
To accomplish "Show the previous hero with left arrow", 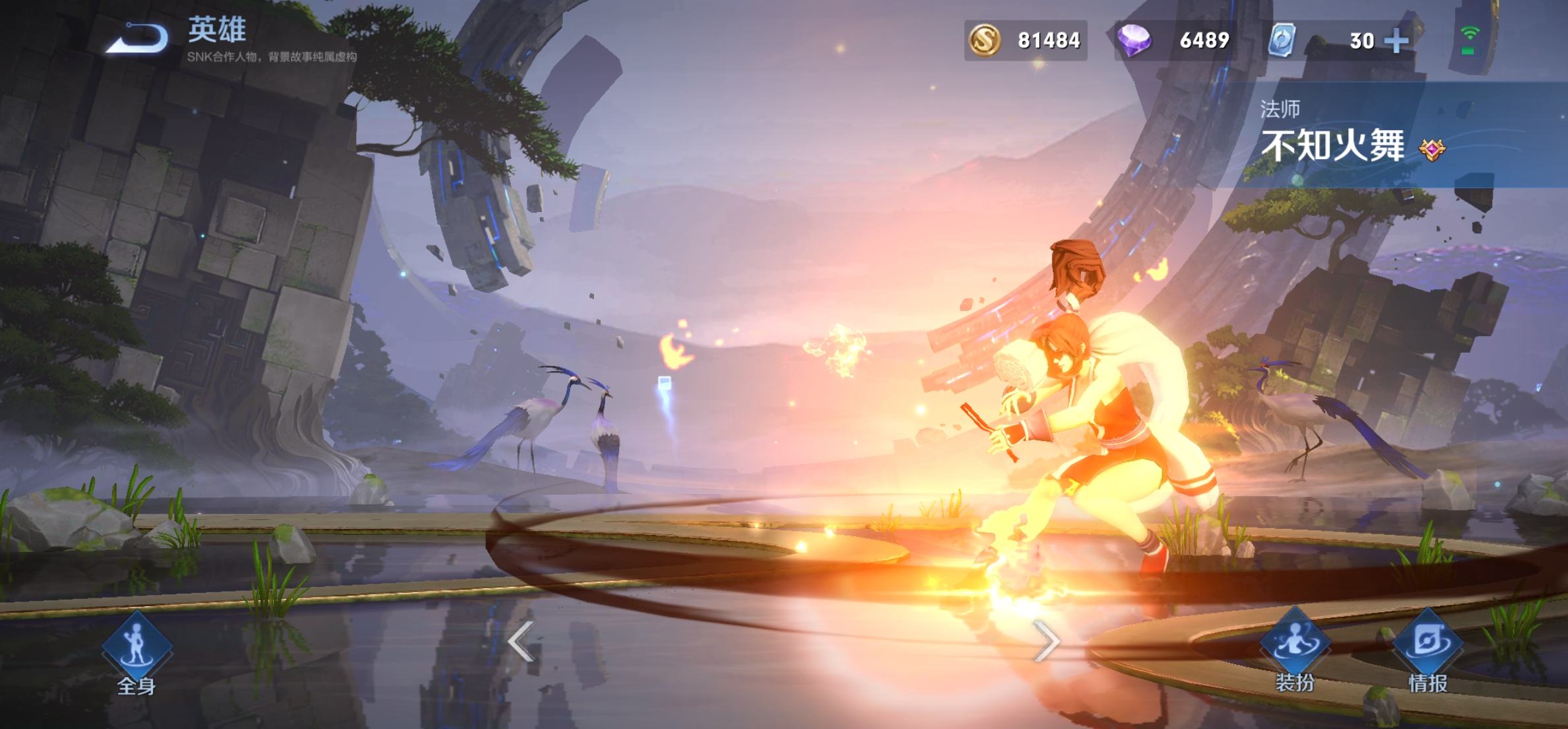I will (521, 641).
